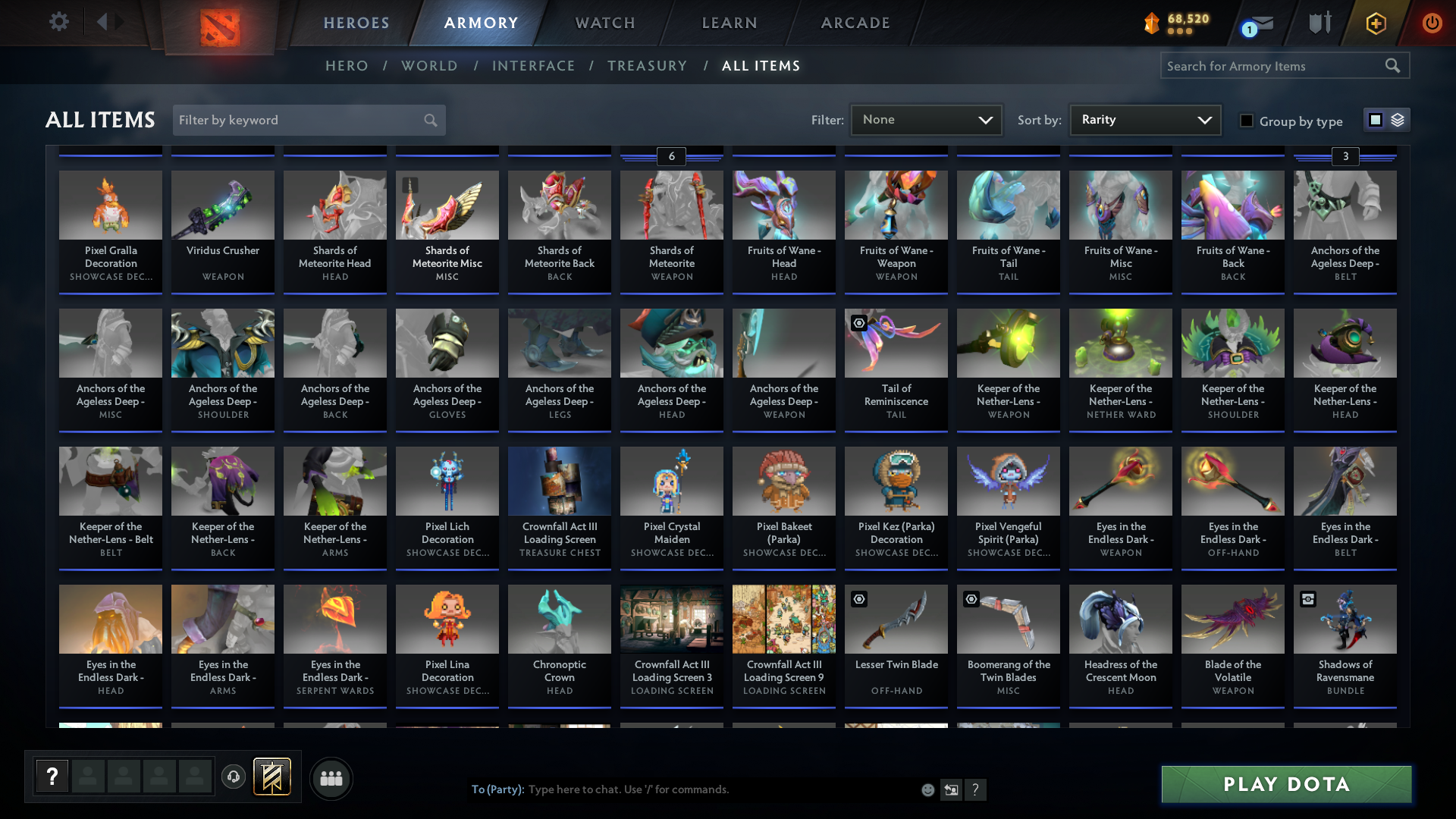
Task: Open the emoticon picker in chat bar
Action: 928,789
